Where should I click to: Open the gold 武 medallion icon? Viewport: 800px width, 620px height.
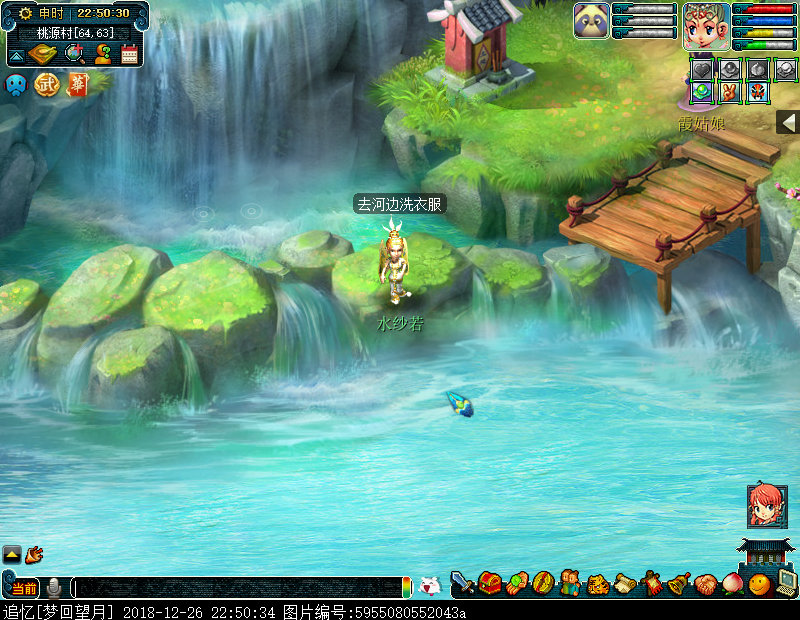(x=47, y=85)
